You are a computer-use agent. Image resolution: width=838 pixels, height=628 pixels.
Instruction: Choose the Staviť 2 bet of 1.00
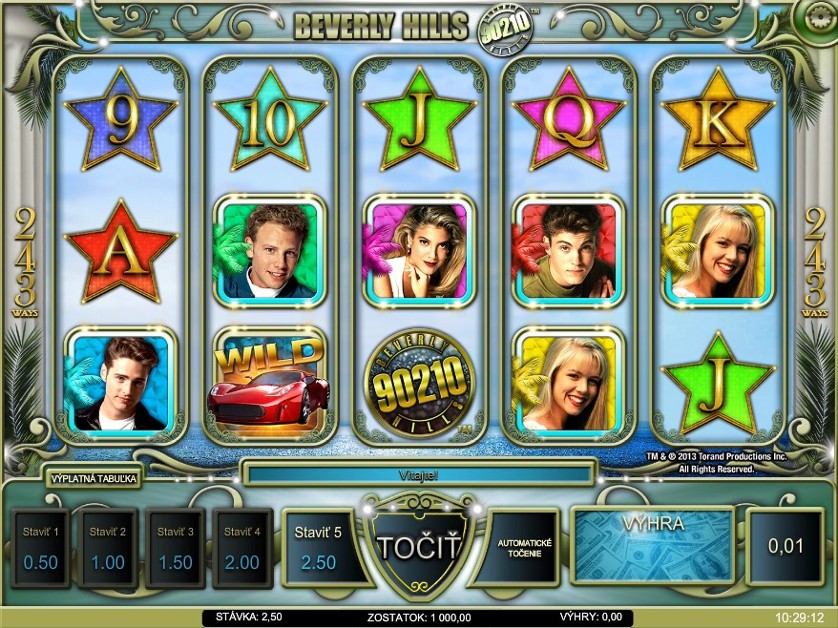click(x=108, y=548)
